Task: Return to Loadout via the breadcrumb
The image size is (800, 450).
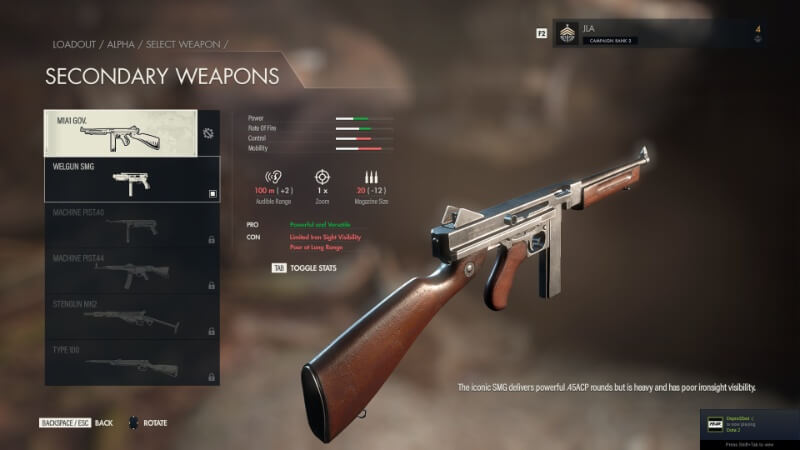Action: point(72,45)
